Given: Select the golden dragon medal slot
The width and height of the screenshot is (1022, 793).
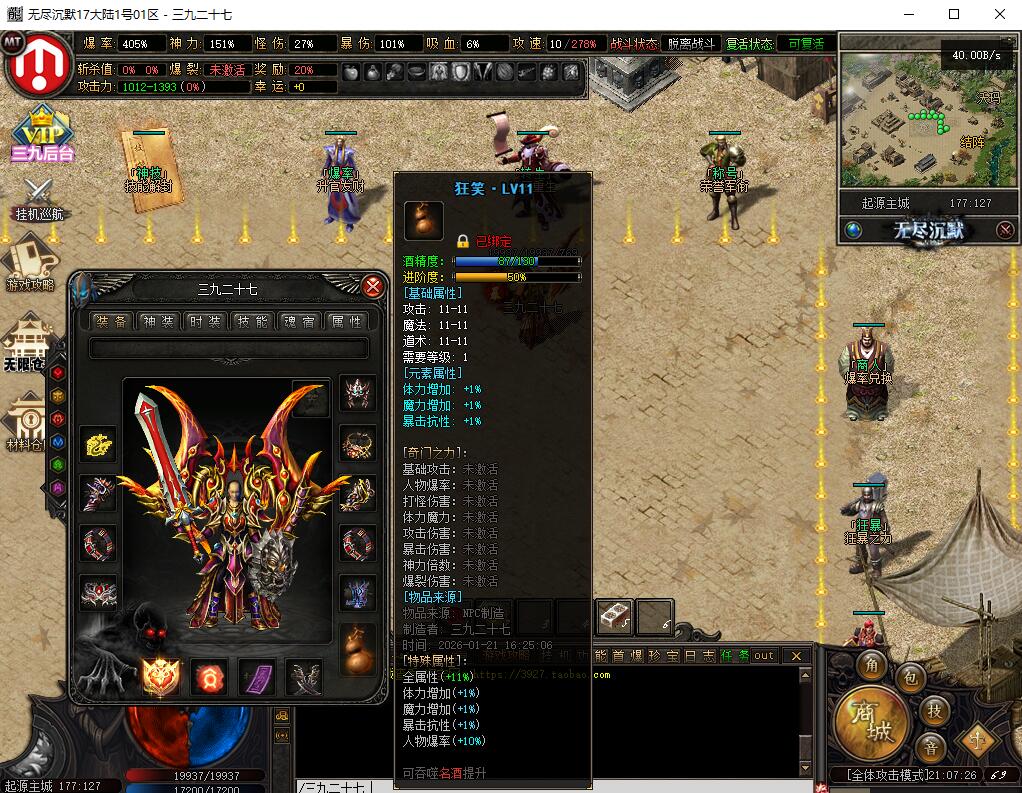Looking at the screenshot, I should tap(98, 444).
